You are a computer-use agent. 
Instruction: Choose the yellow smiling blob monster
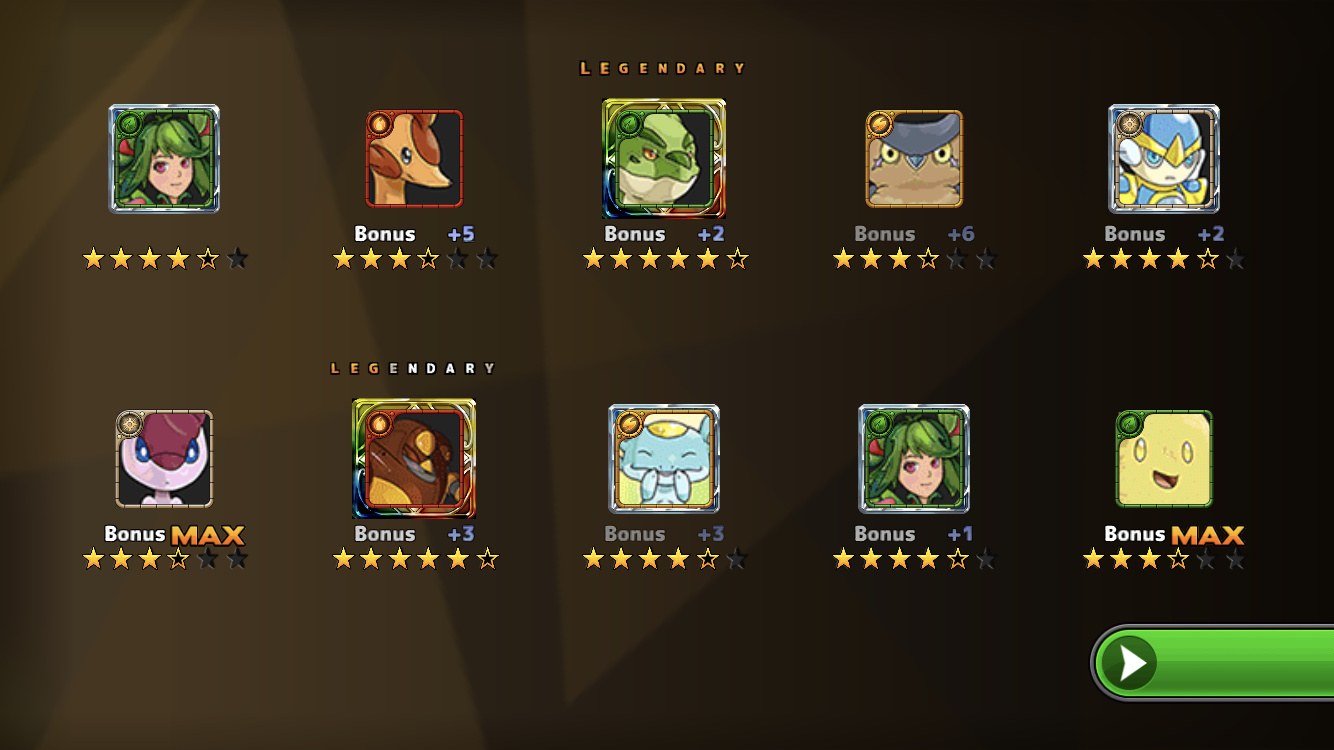(1164, 459)
